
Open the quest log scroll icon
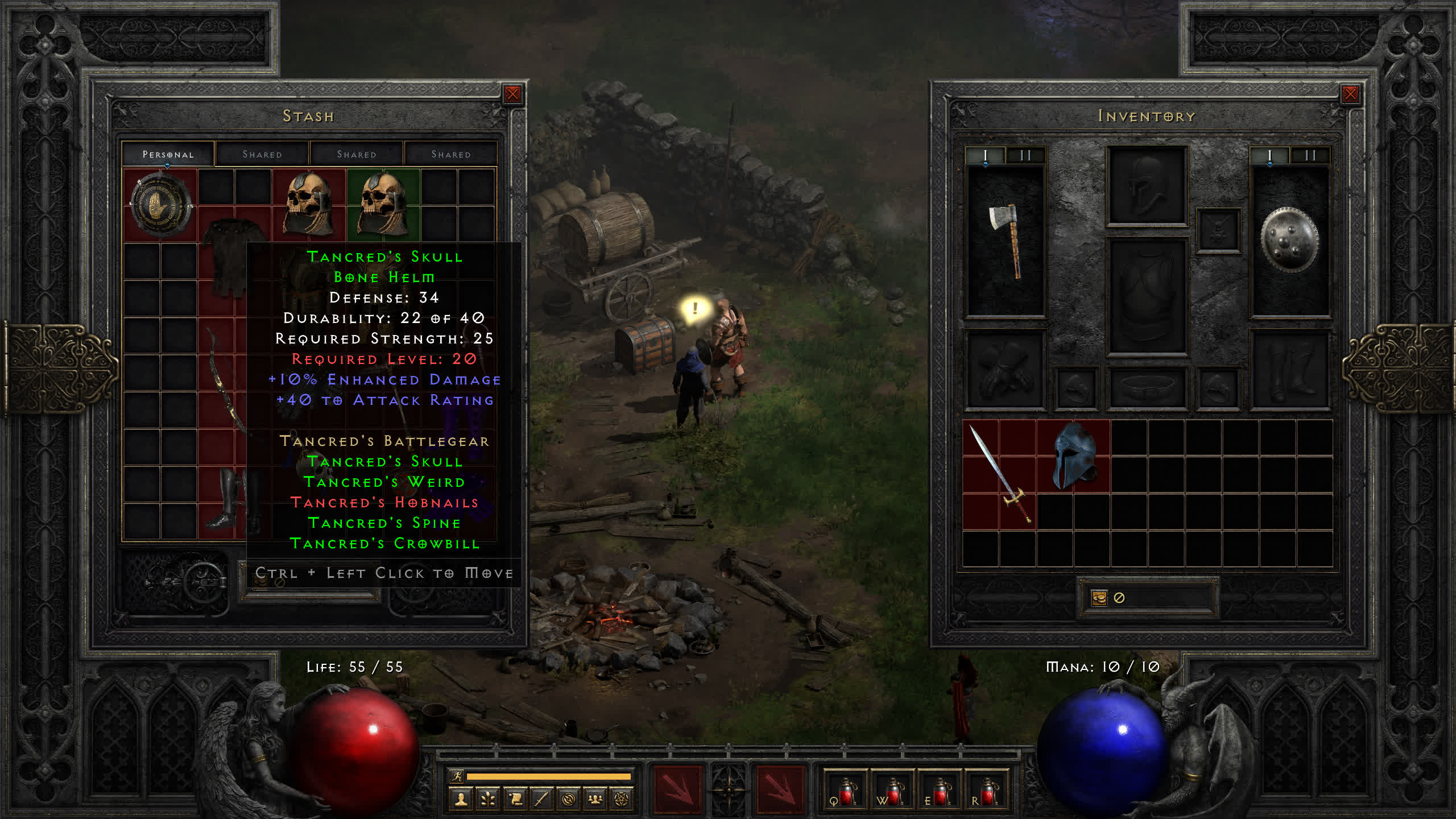click(x=515, y=799)
